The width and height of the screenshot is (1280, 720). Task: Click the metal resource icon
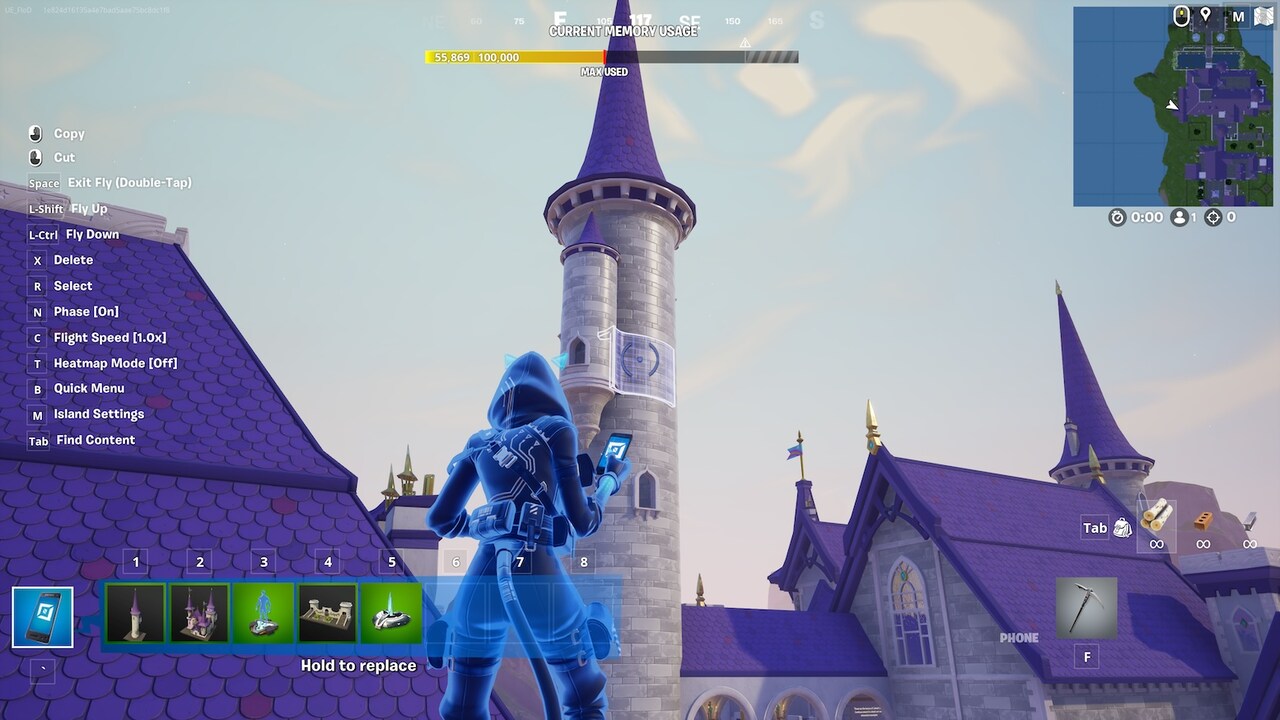tap(1248, 520)
